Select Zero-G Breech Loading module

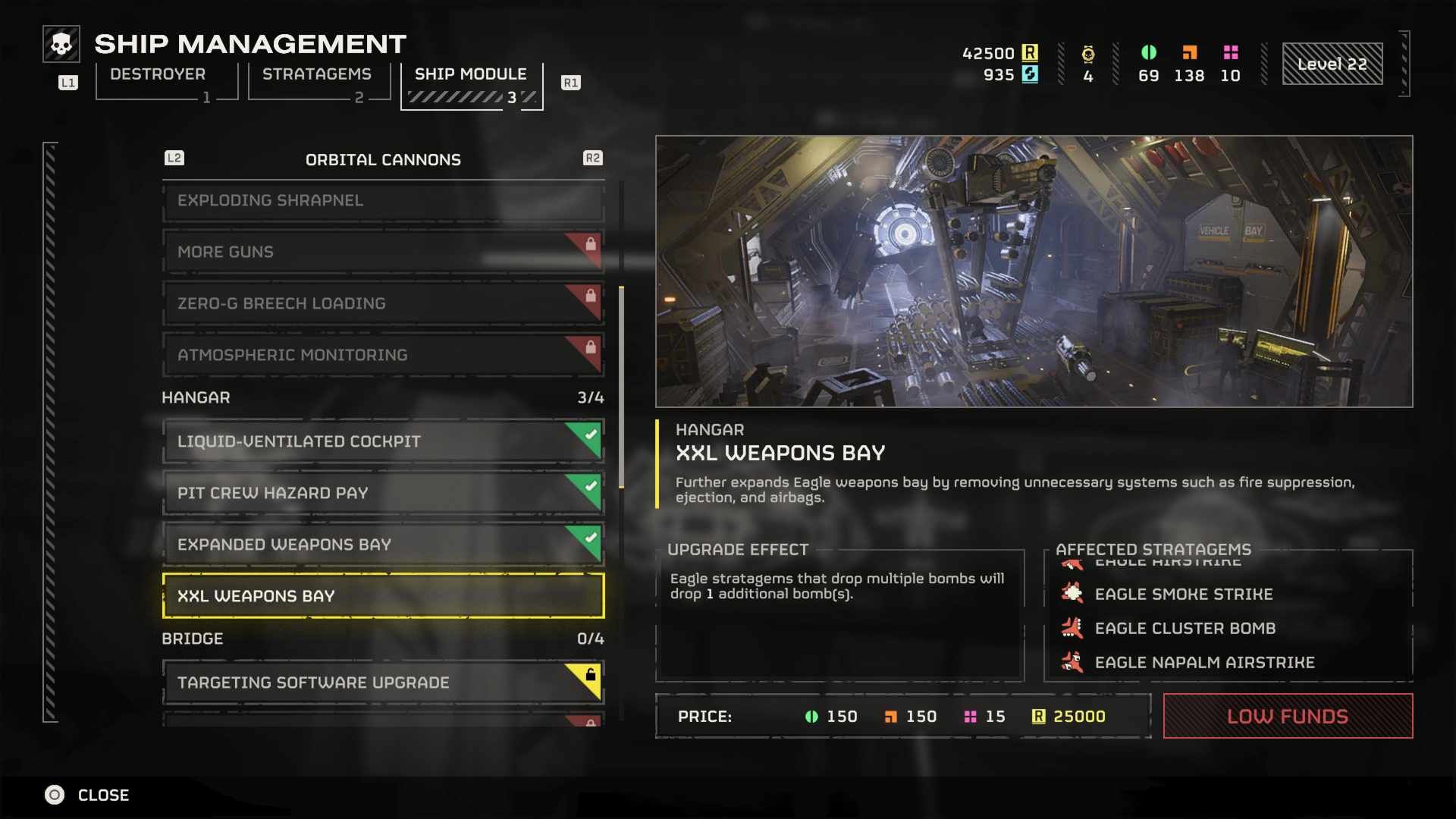(x=383, y=304)
